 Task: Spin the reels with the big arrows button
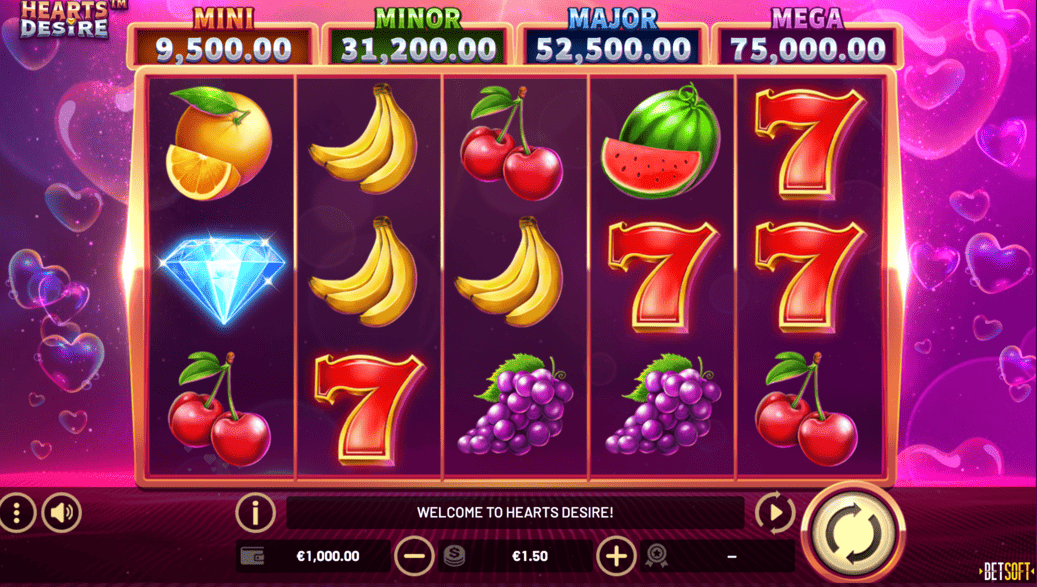tap(852, 530)
